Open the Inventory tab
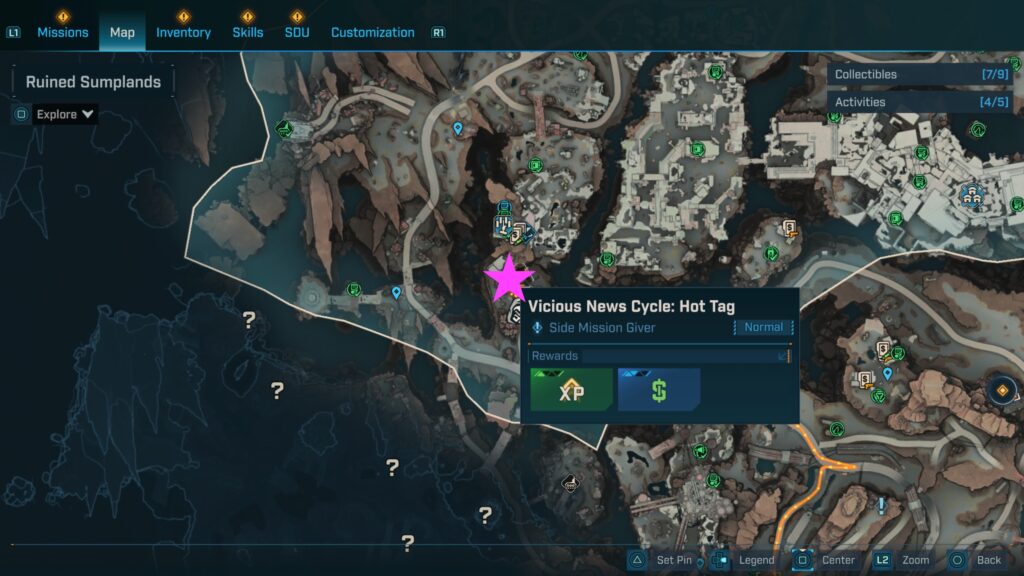The height and width of the screenshot is (576, 1024). click(183, 32)
